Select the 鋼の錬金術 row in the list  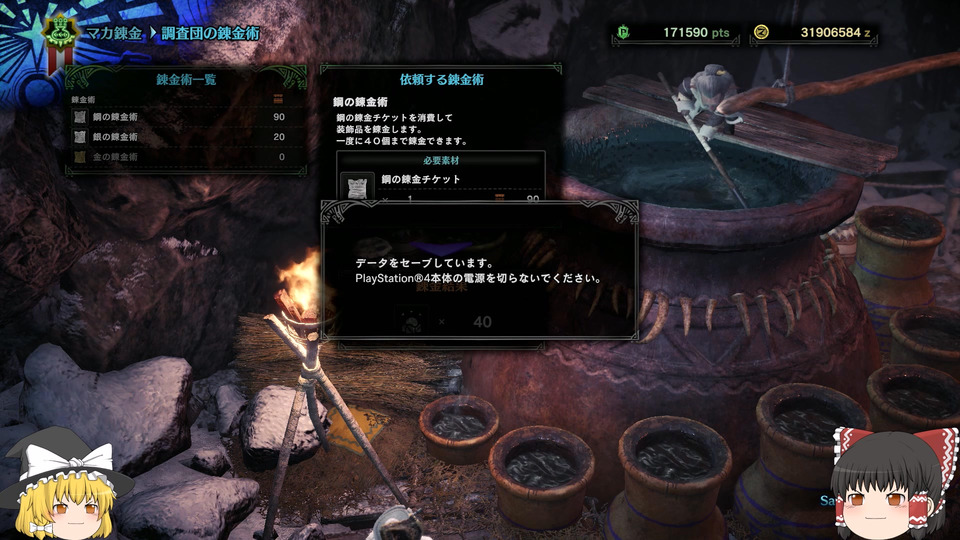tap(180, 118)
